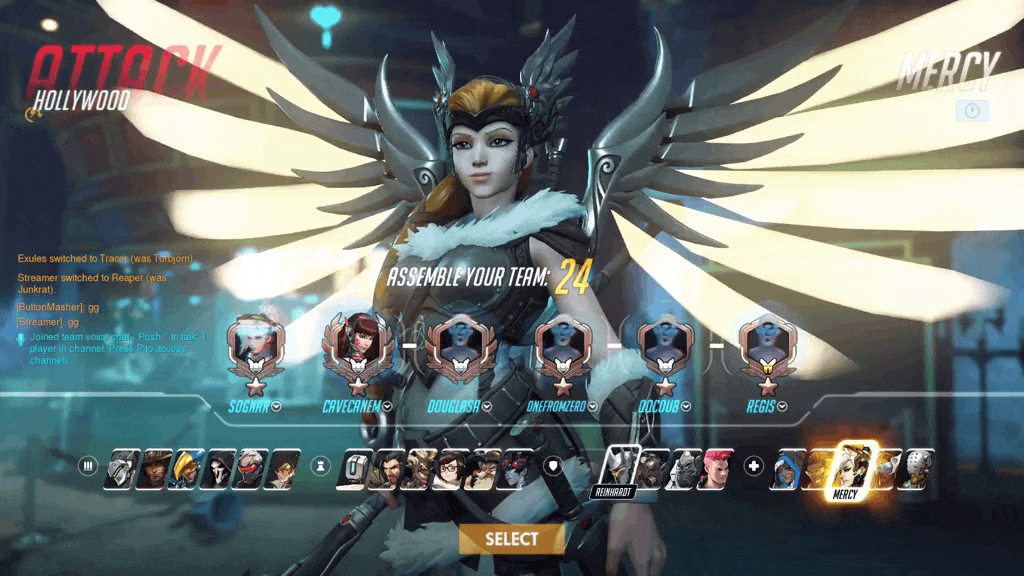Viewport: 1024px width, 576px height.
Task: Confirm hero with the Select button
Action: (511, 539)
